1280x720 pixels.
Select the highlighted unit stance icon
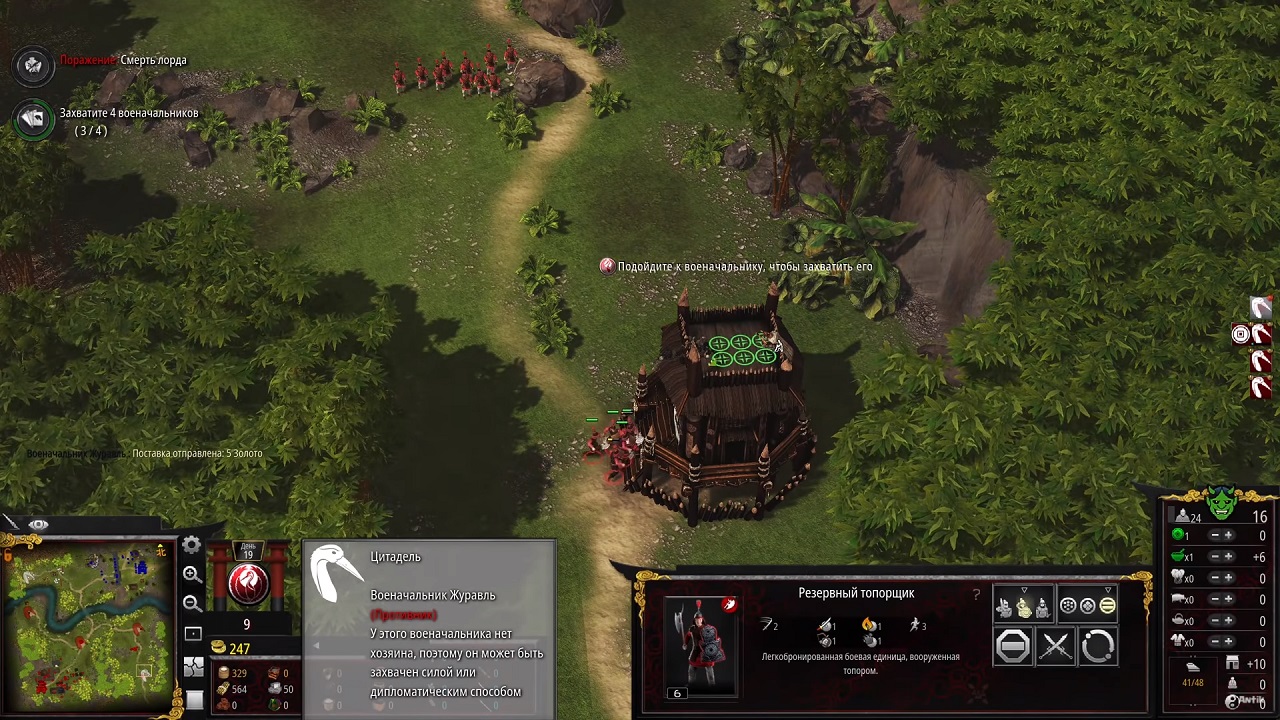pos(1023,605)
